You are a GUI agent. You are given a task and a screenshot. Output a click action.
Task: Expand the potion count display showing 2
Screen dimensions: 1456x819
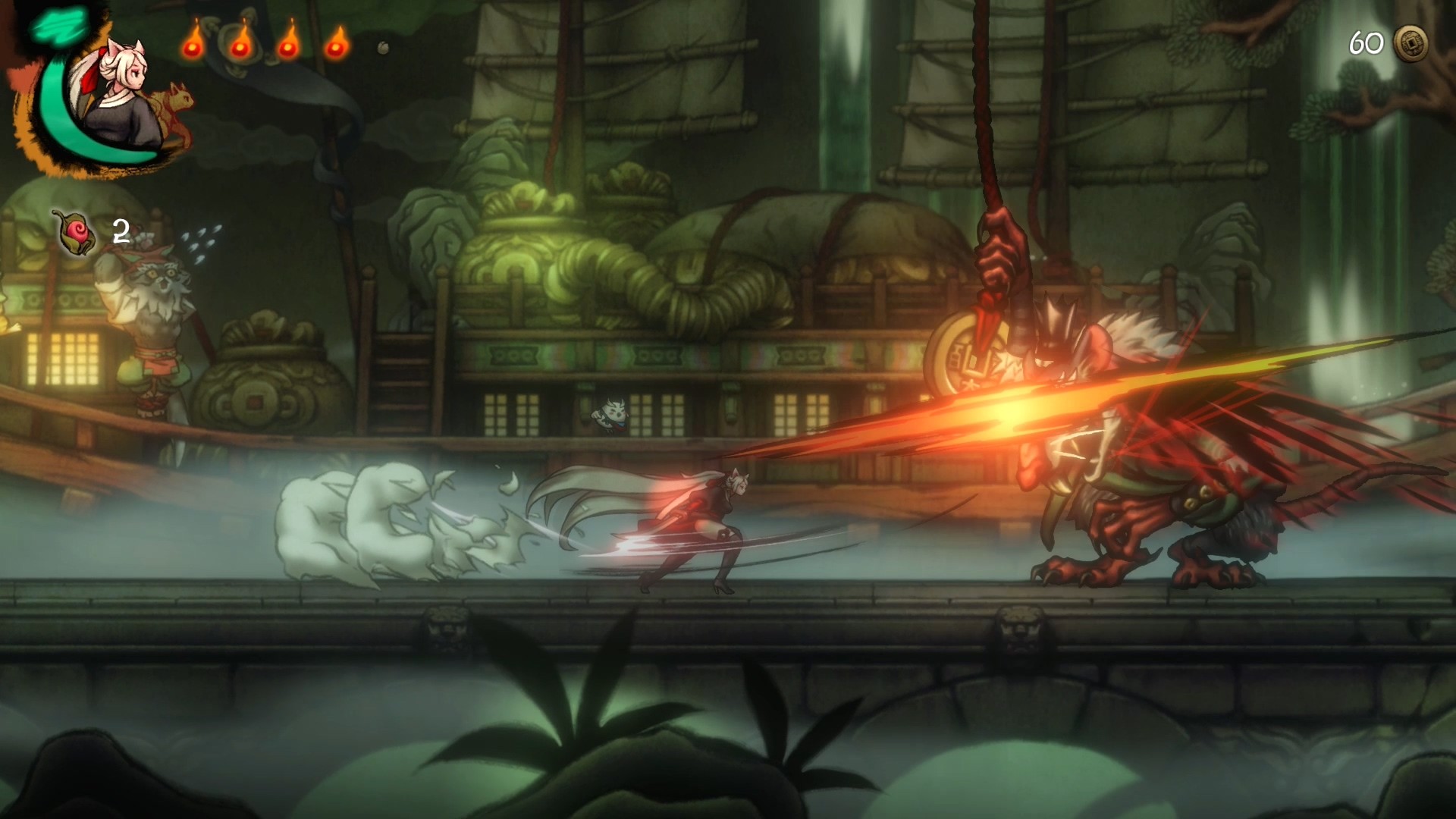pyautogui.click(x=118, y=231)
